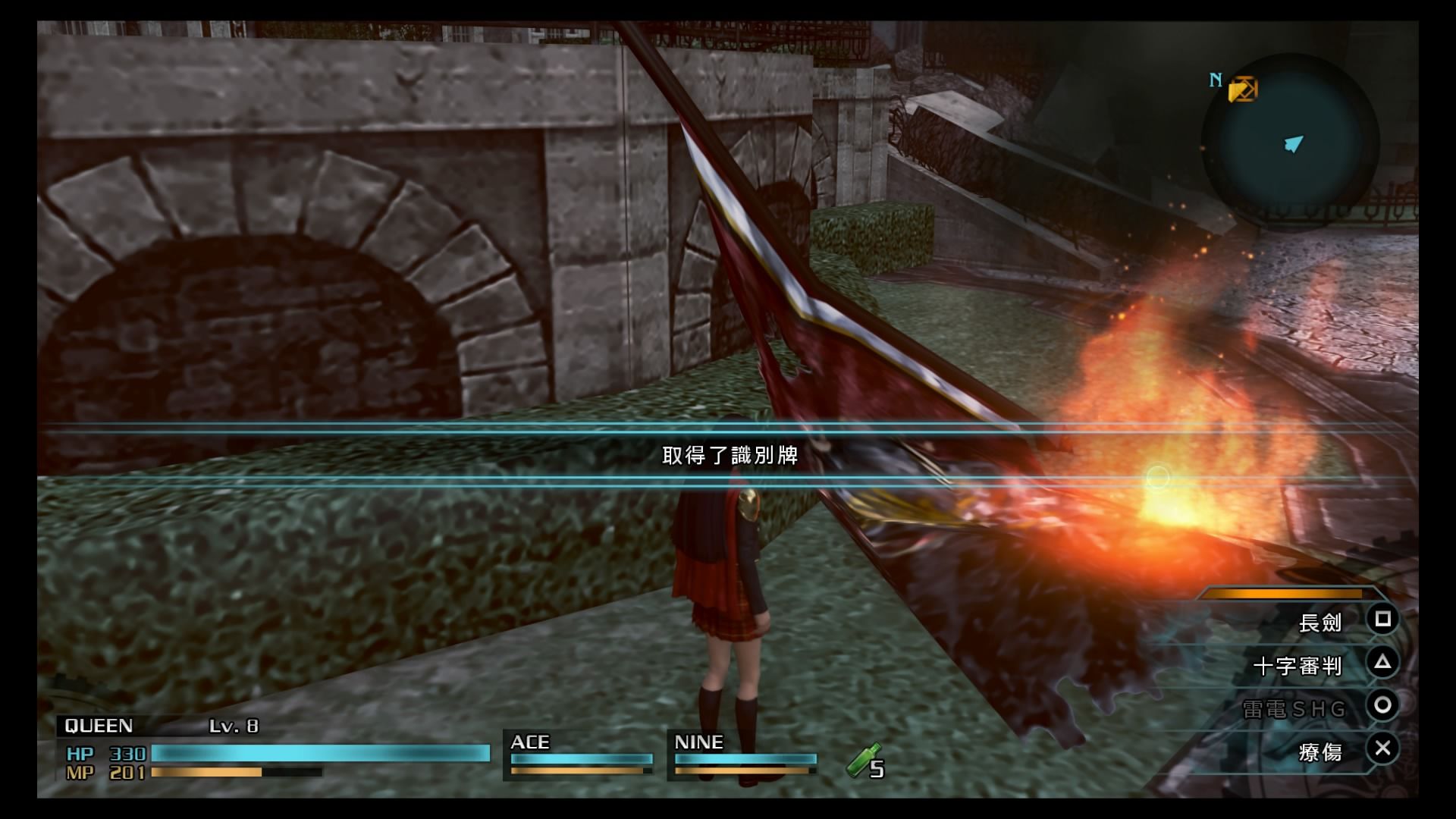1456x819 pixels.
Task: Click the green potion item icon
Action: 862,759
